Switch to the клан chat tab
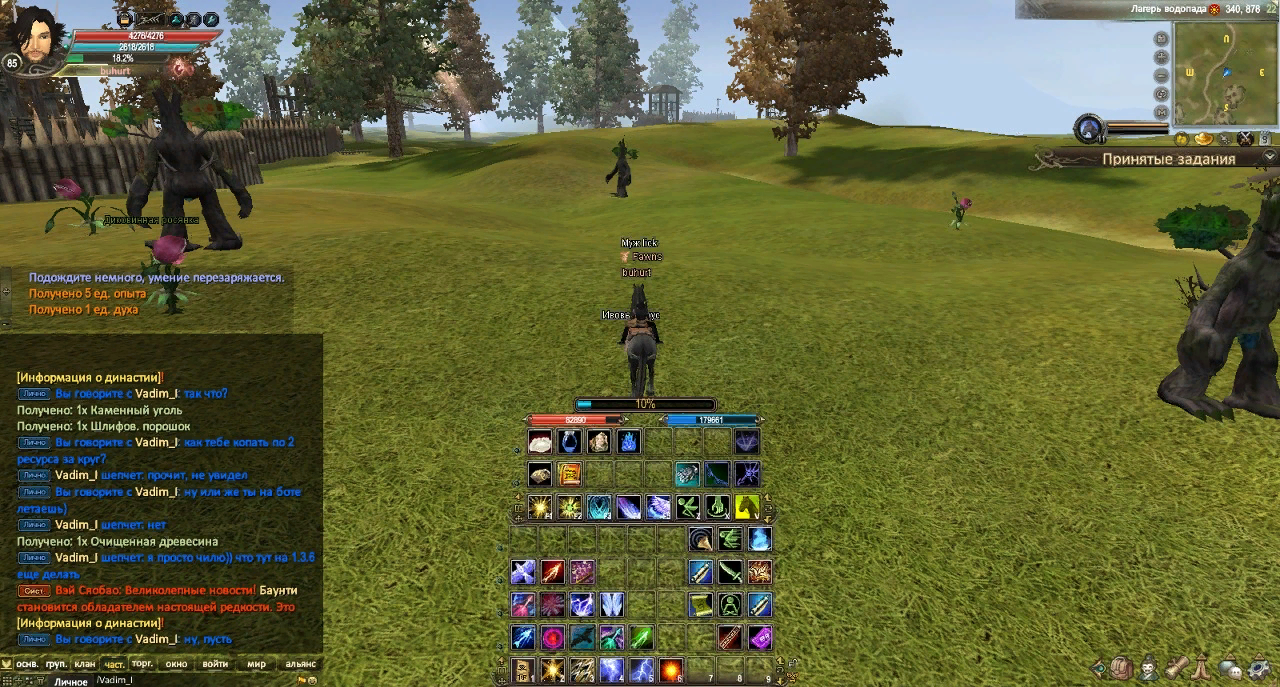 pos(85,664)
